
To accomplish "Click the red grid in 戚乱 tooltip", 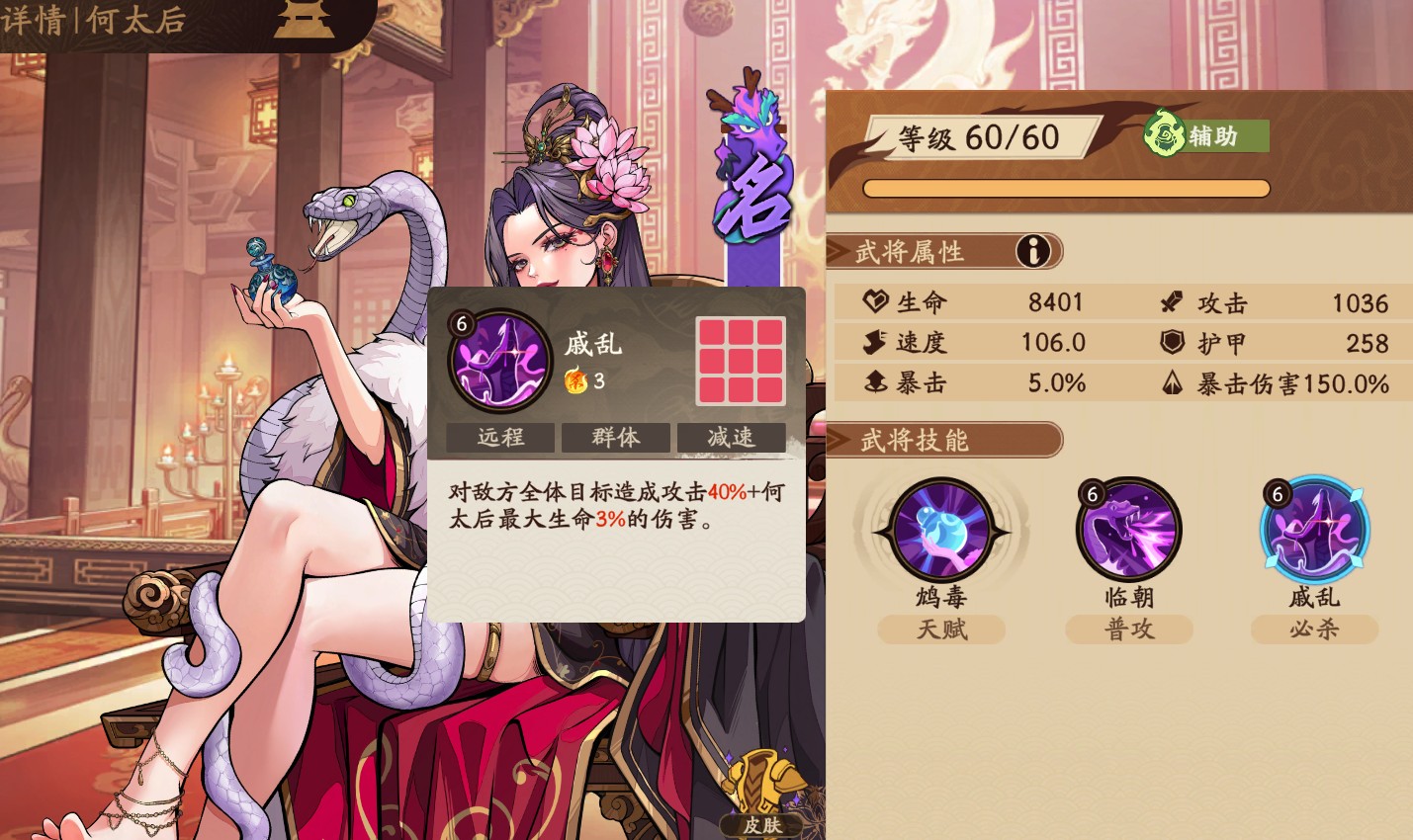I will tap(739, 360).
